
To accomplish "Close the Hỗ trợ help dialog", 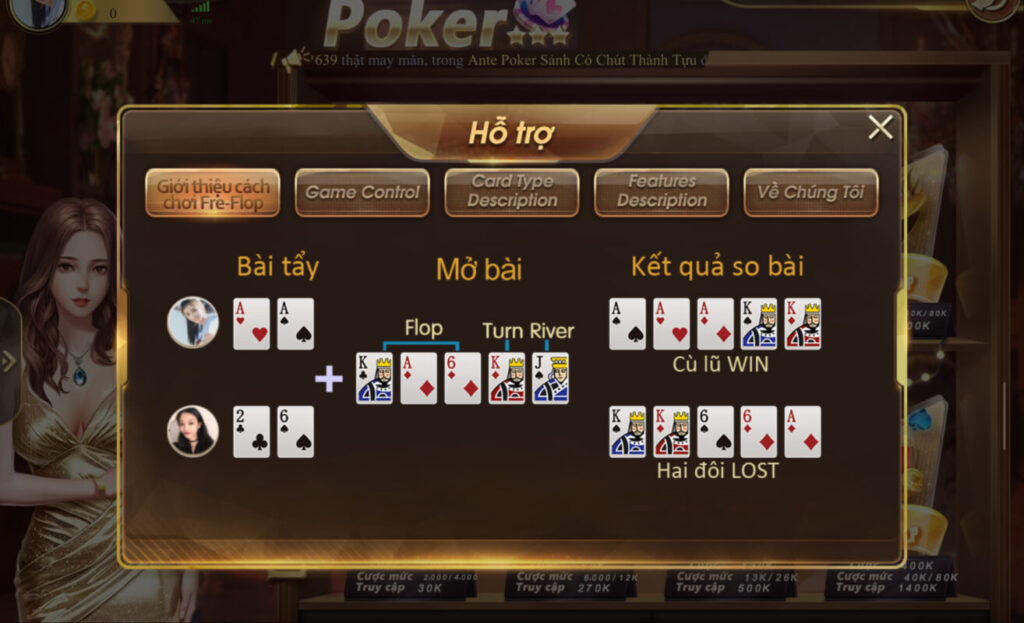I will click(880, 128).
